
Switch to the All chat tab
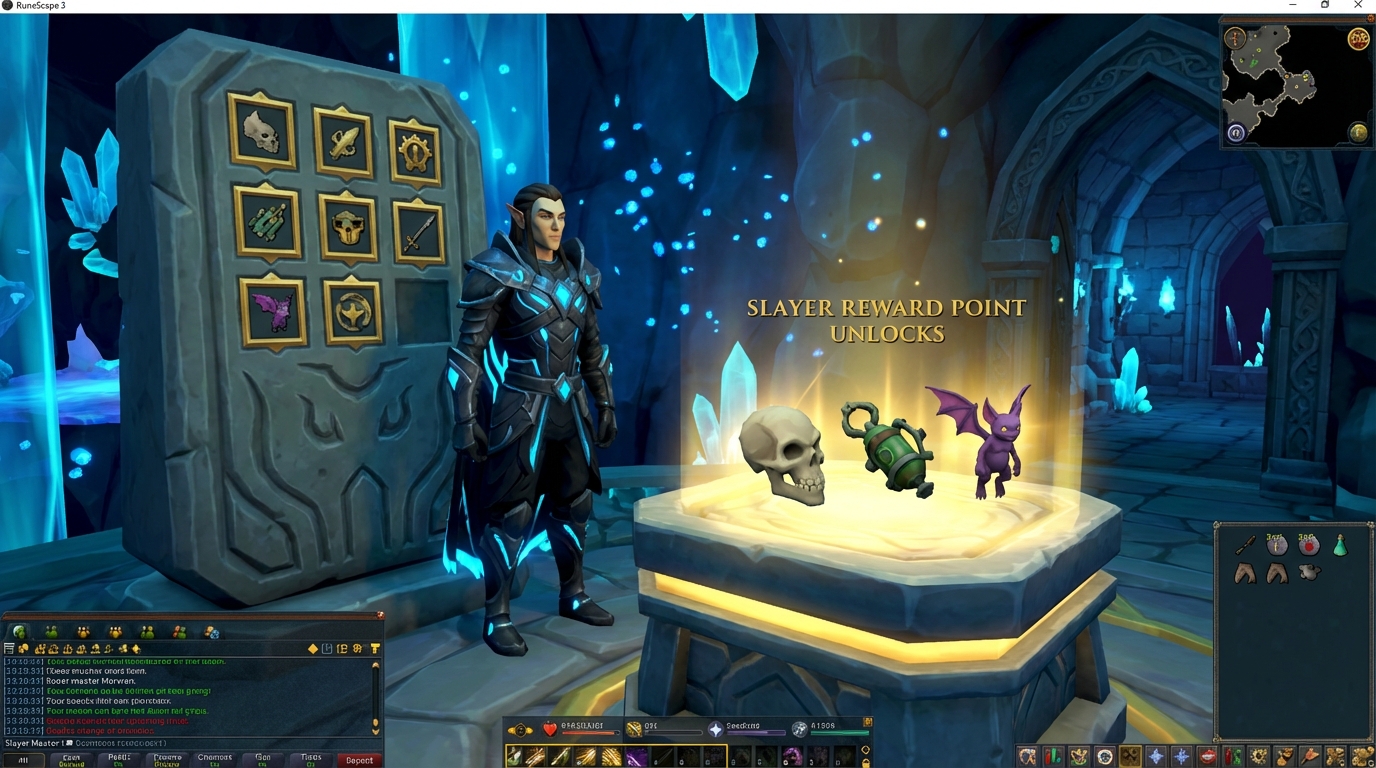click(x=24, y=759)
